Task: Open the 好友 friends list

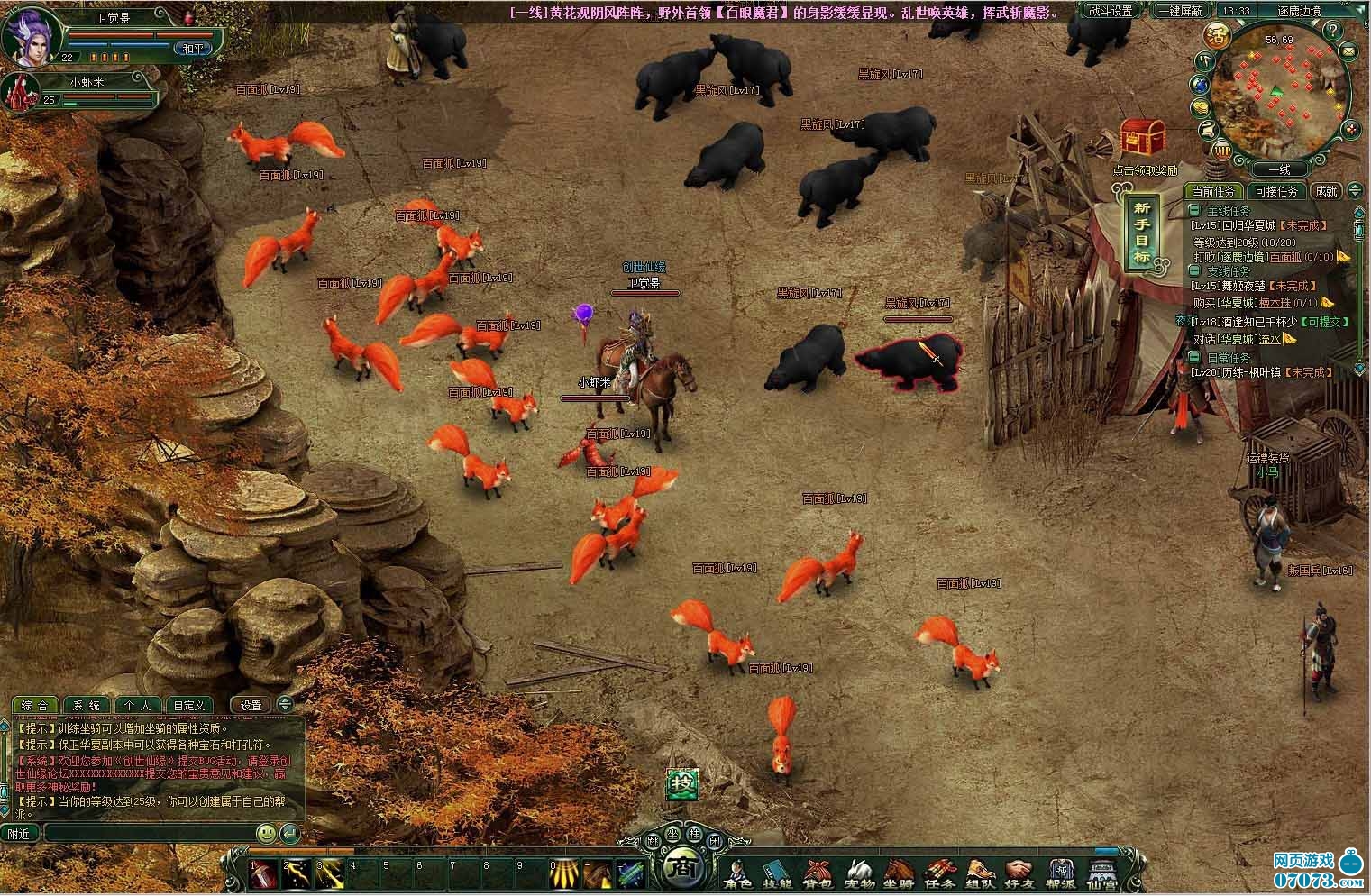Action: [1019, 872]
